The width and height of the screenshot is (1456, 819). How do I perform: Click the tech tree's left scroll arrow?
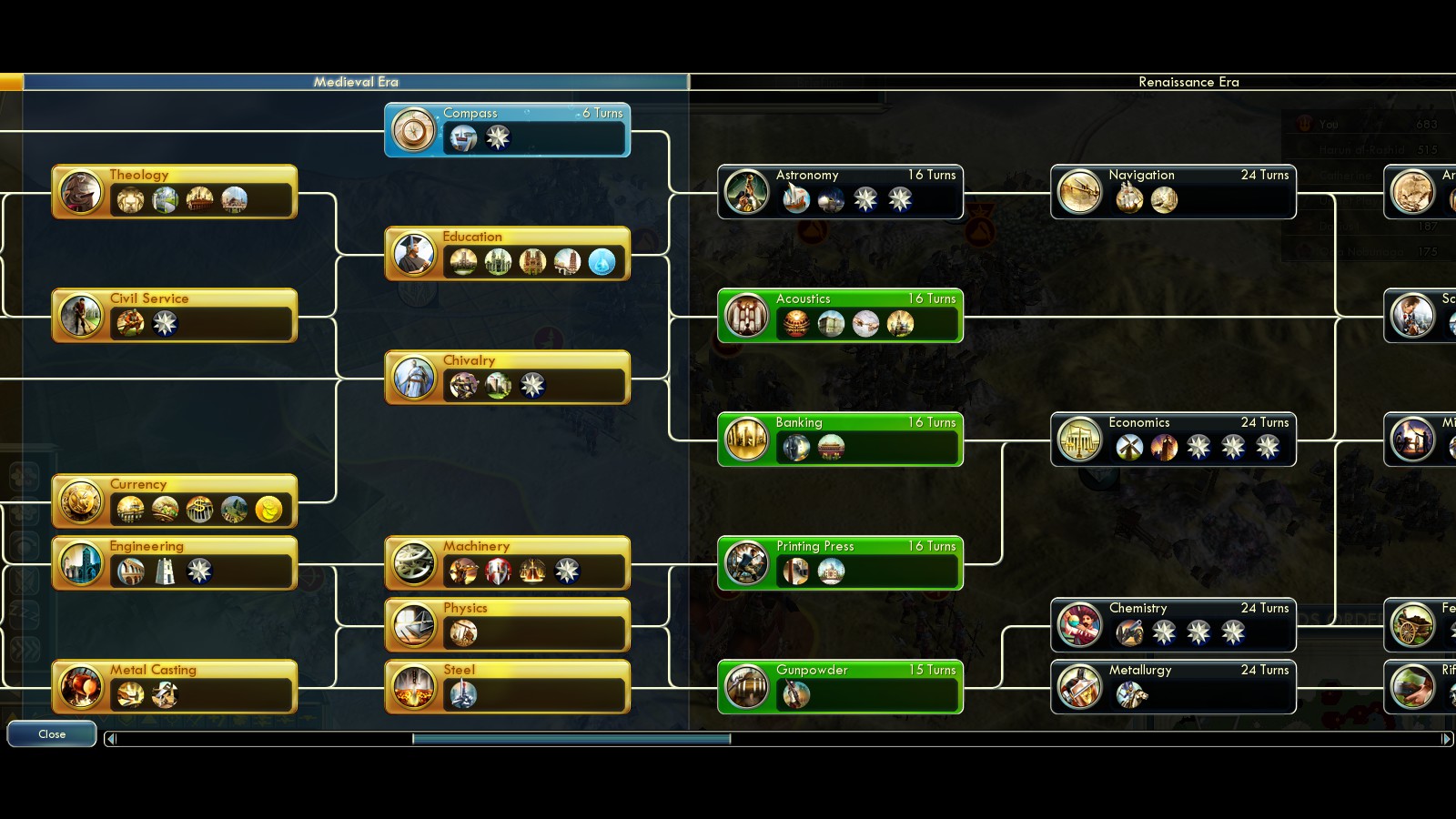(x=111, y=739)
